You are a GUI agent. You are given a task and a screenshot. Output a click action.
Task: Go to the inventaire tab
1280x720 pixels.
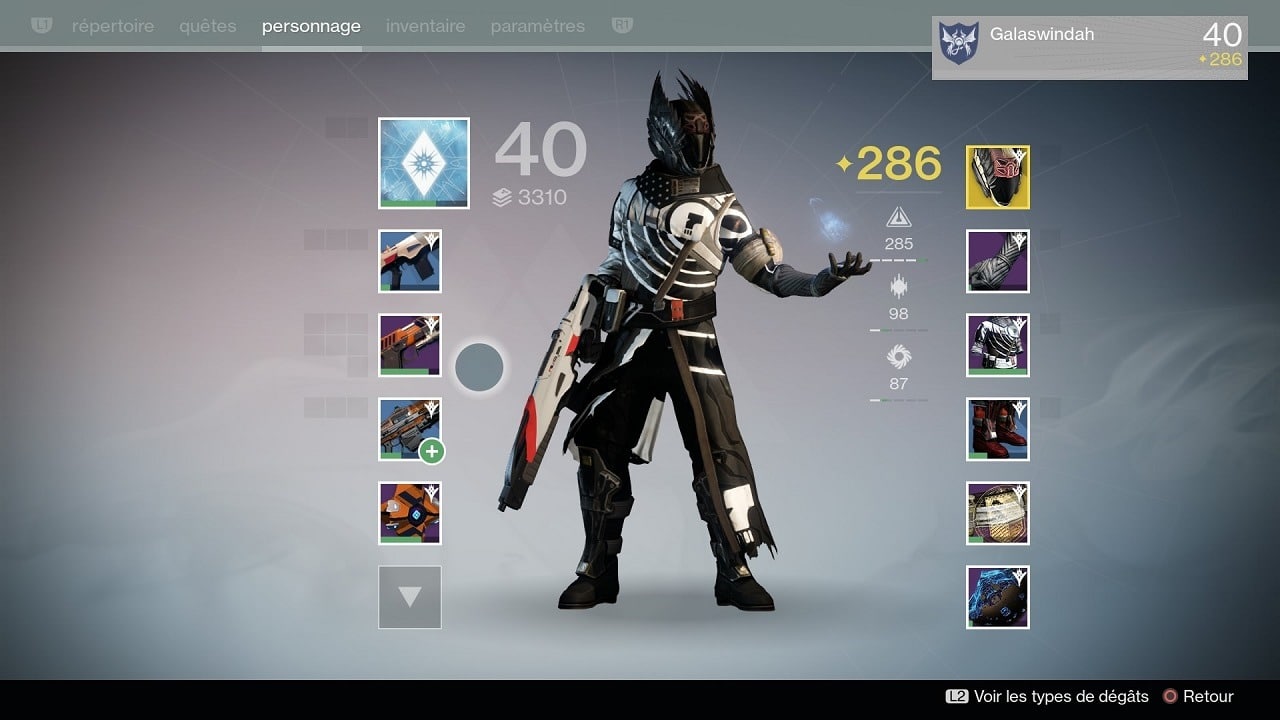[x=425, y=26]
